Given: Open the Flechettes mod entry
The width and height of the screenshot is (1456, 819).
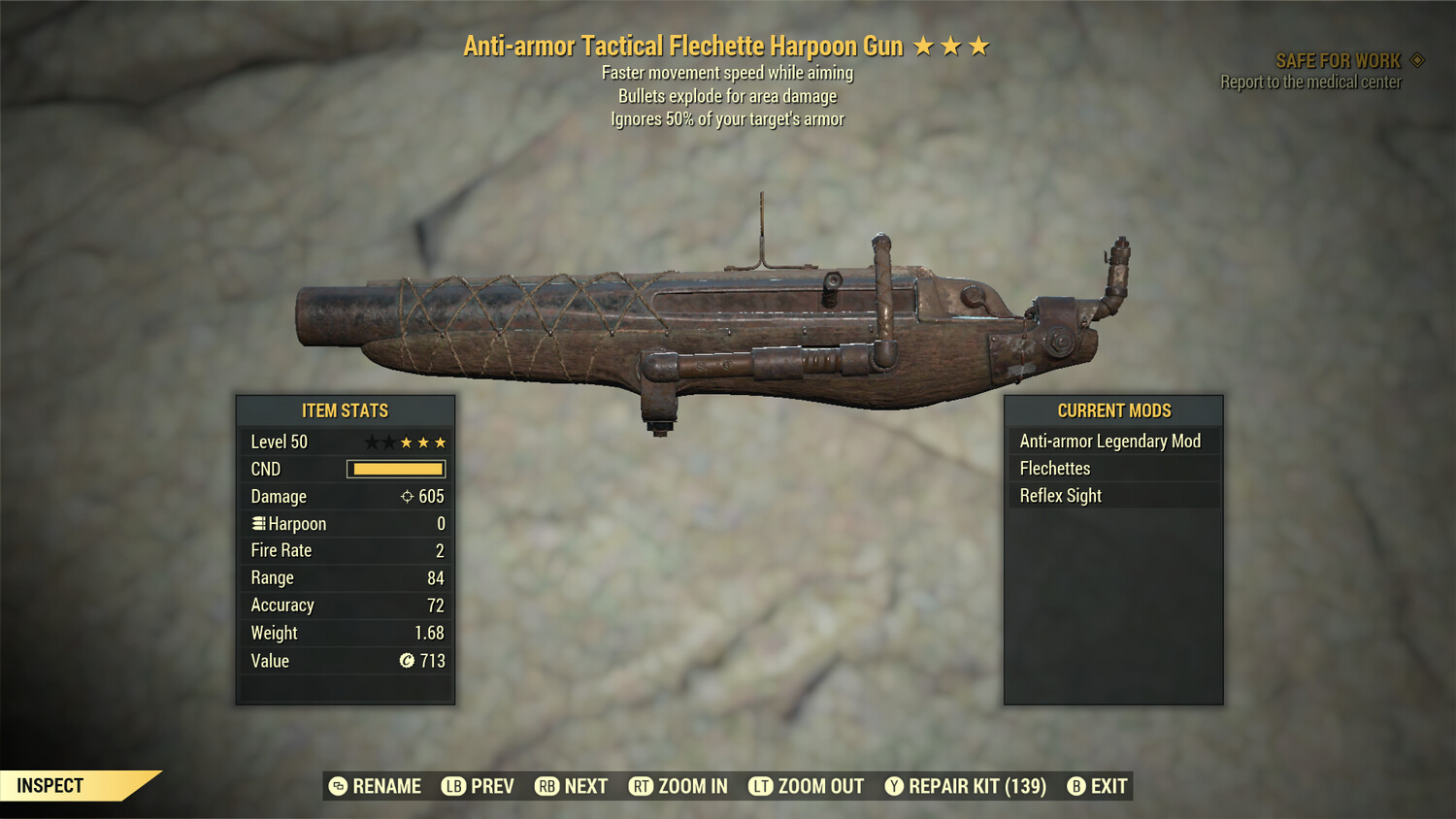Looking at the screenshot, I should tap(1055, 468).
